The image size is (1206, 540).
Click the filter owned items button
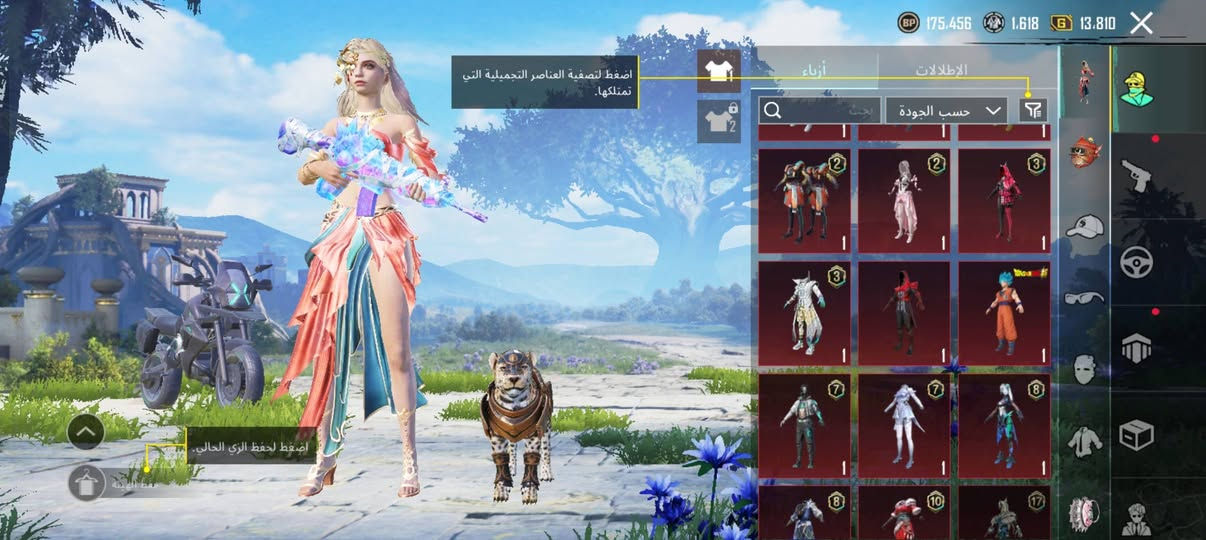pyautogui.click(x=1033, y=110)
